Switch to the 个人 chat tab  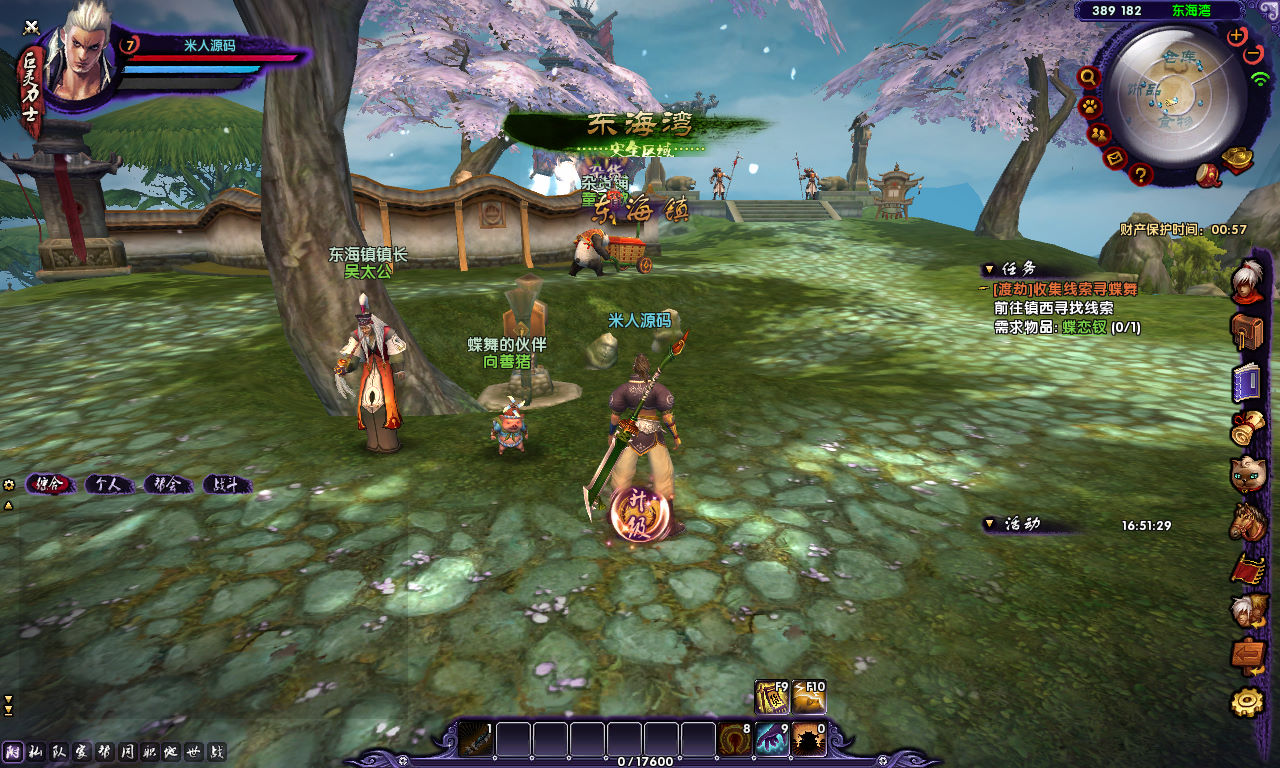tap(109, 484)
